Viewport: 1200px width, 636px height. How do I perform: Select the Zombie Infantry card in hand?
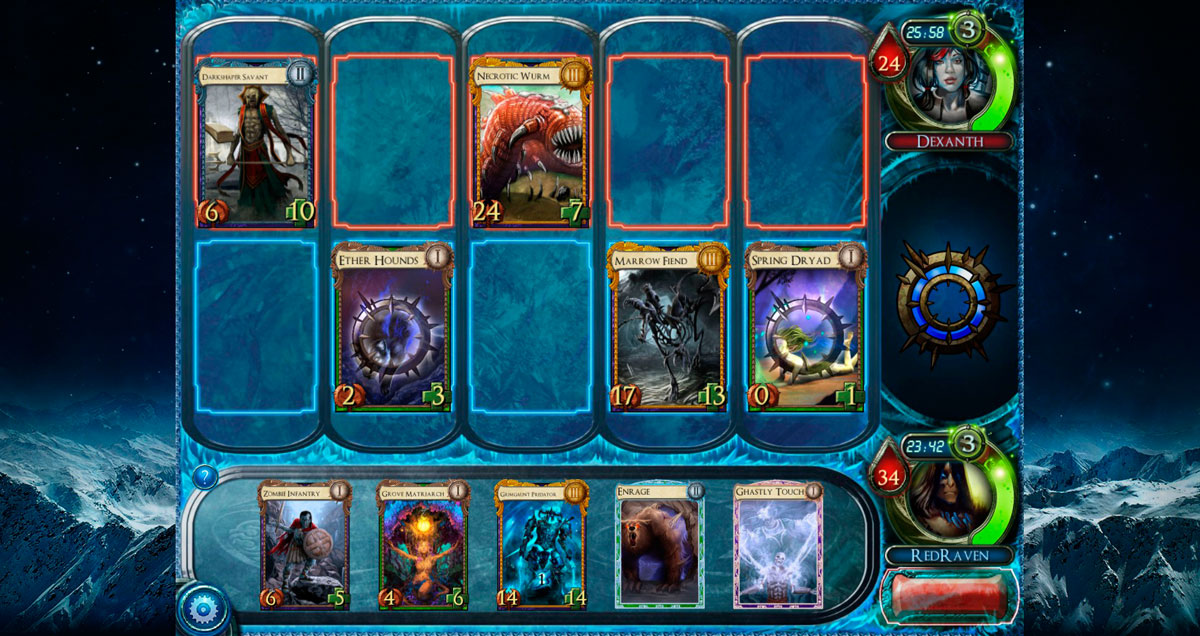[x=305, y=545]
